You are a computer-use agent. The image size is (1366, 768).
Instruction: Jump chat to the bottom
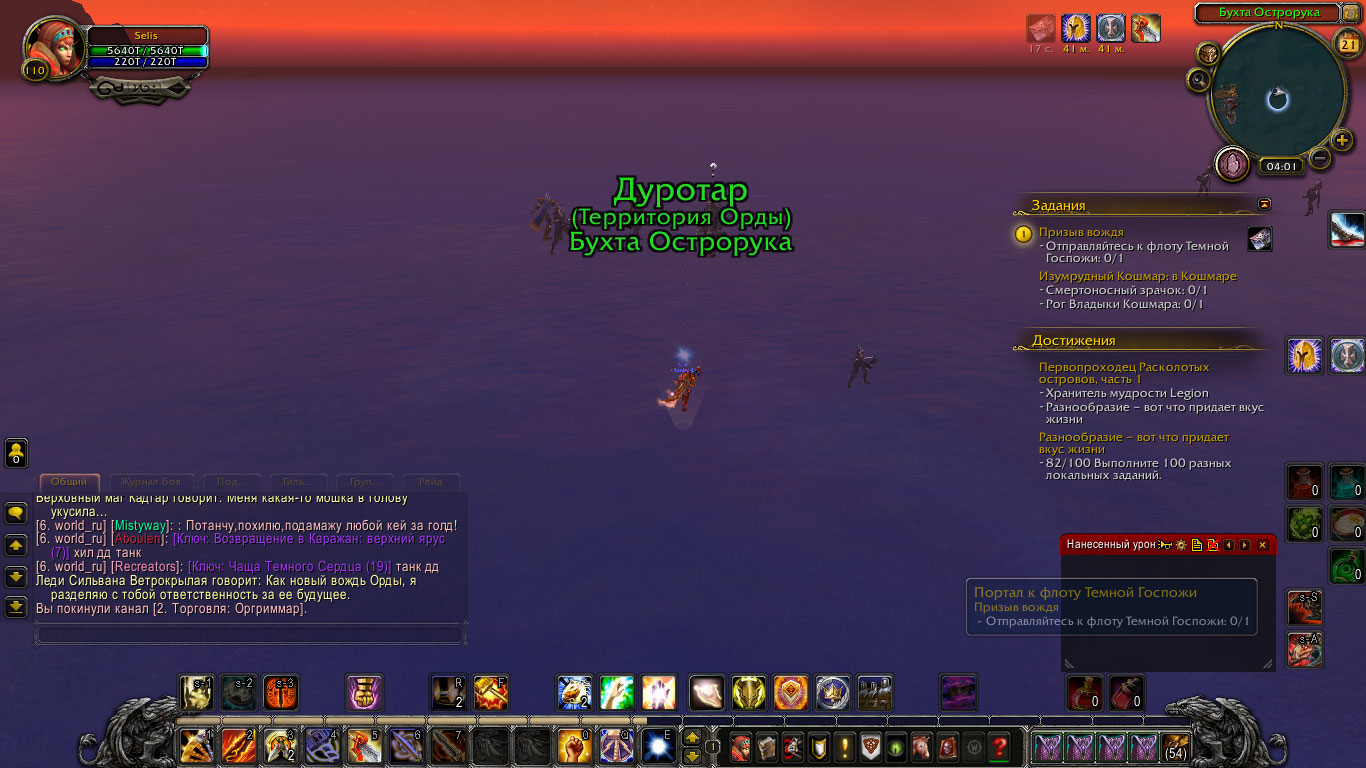[x=16, y=606]
